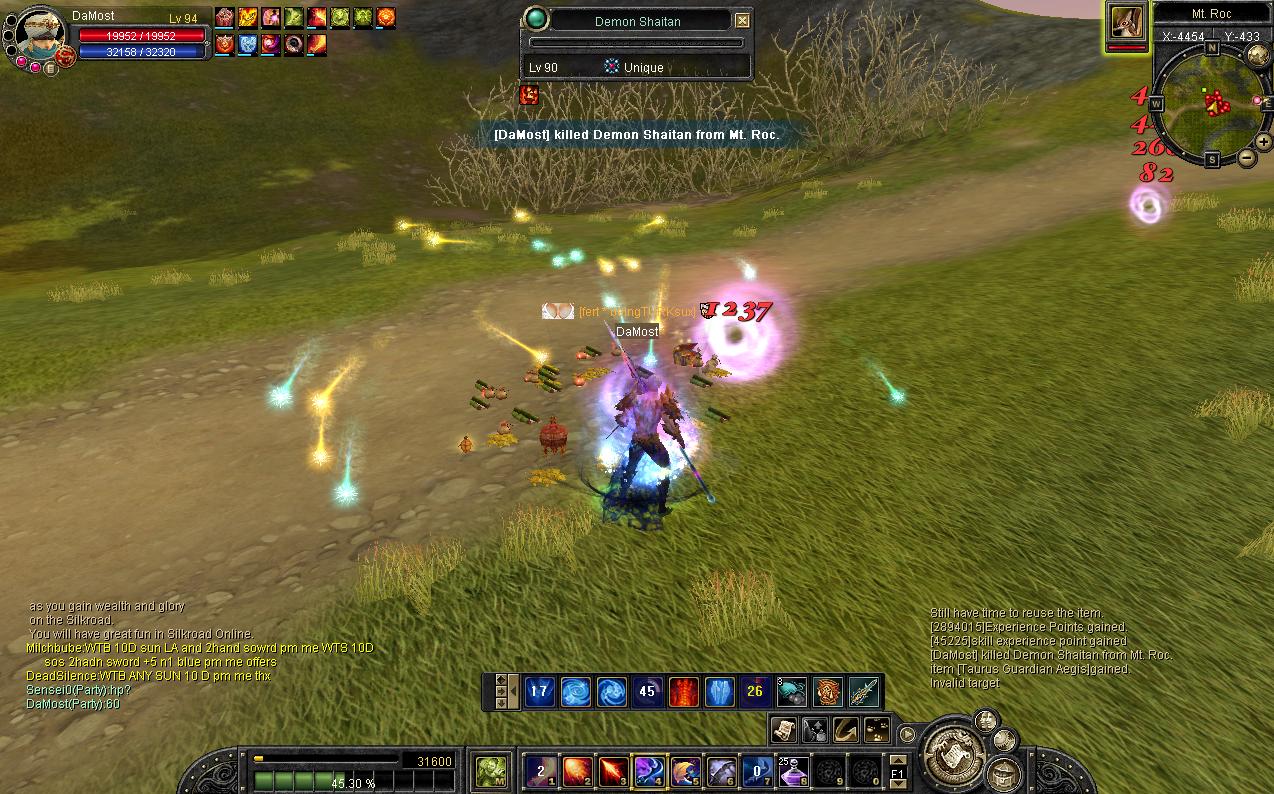Activate the red flame pillar skill
This screenshot has height=794, width=1274.
pyautogui.click(x=683, y=691)
